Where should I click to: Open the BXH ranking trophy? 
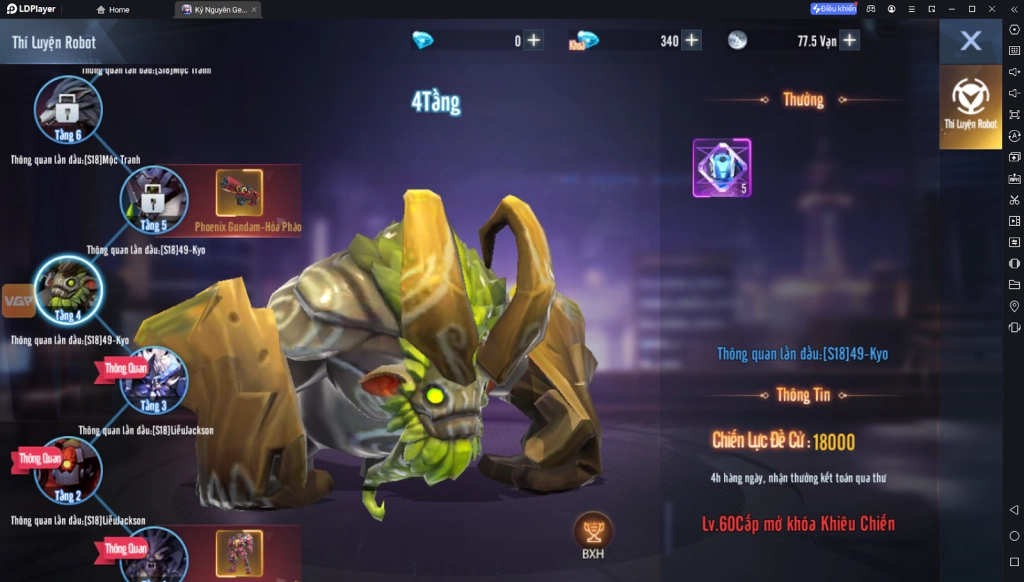click(x=593, y=535)
